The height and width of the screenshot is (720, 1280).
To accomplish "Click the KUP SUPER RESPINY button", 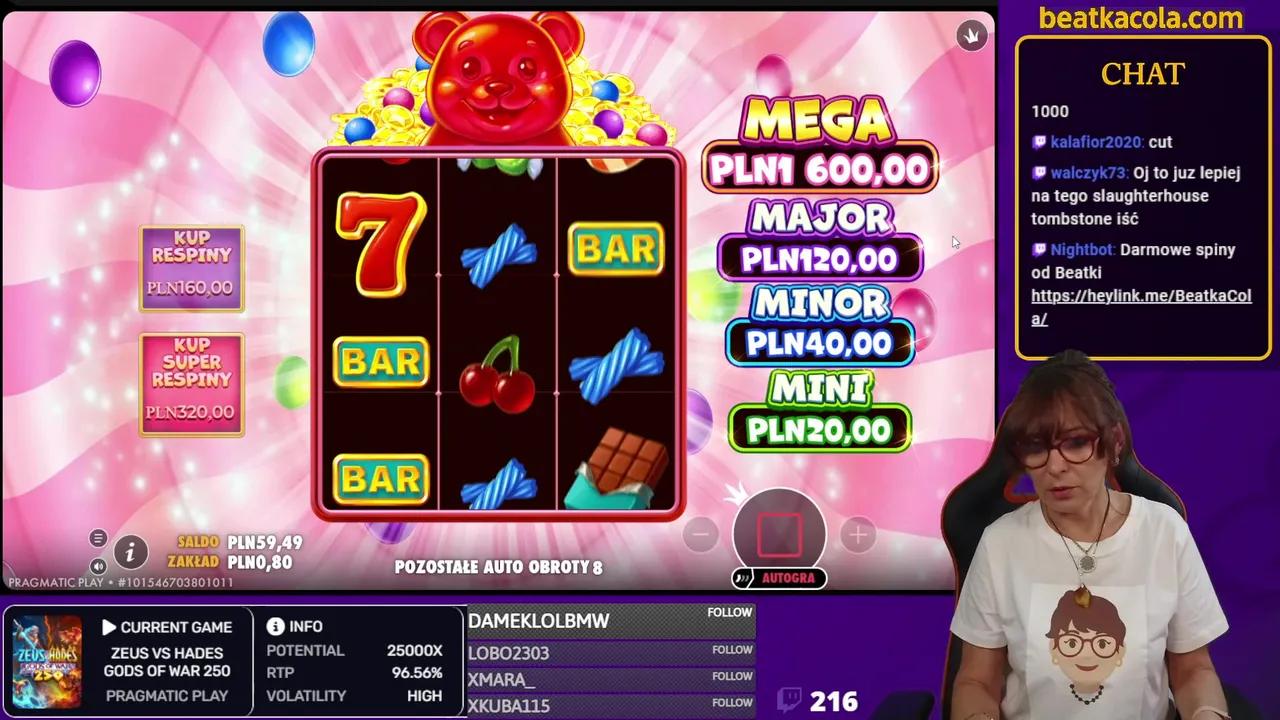I will tap(191, 384).
